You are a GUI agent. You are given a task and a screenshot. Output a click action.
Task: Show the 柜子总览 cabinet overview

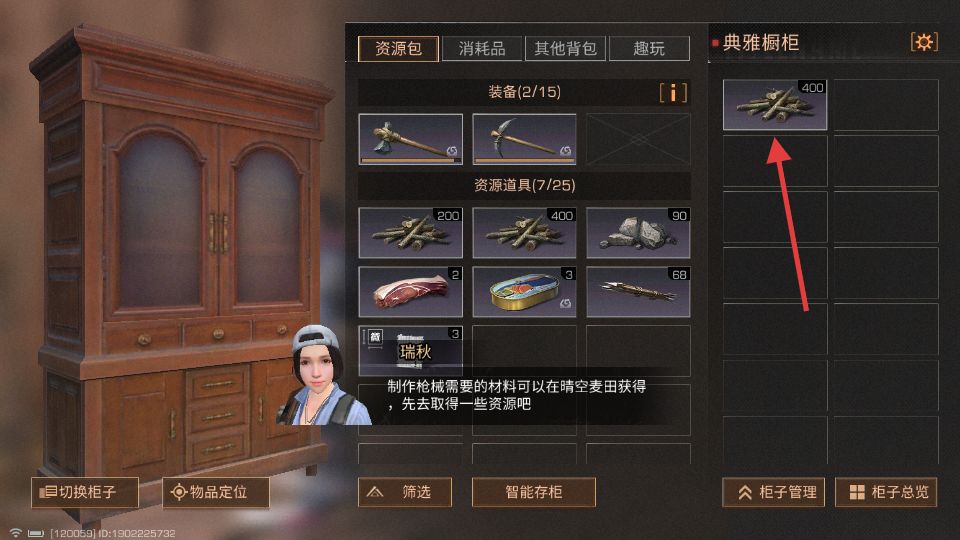[889, 492]
